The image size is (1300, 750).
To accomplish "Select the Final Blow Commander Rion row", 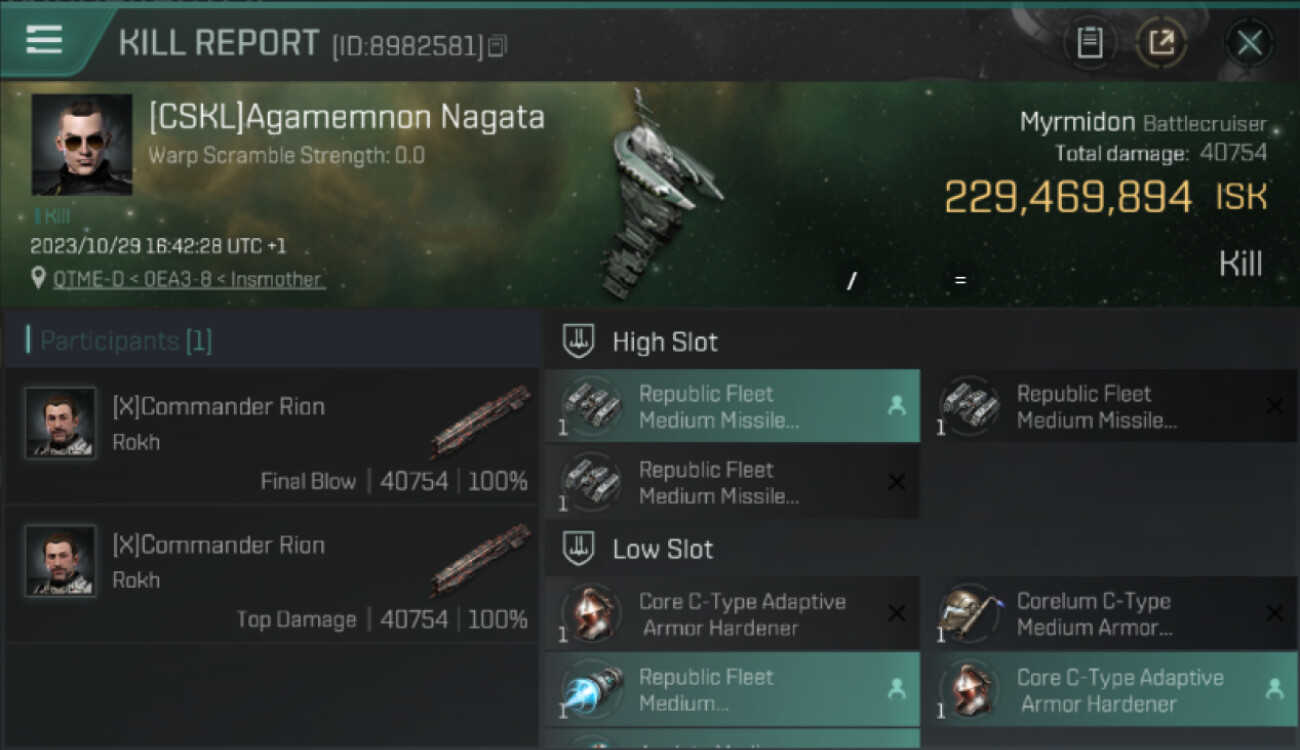I will 272,436.
